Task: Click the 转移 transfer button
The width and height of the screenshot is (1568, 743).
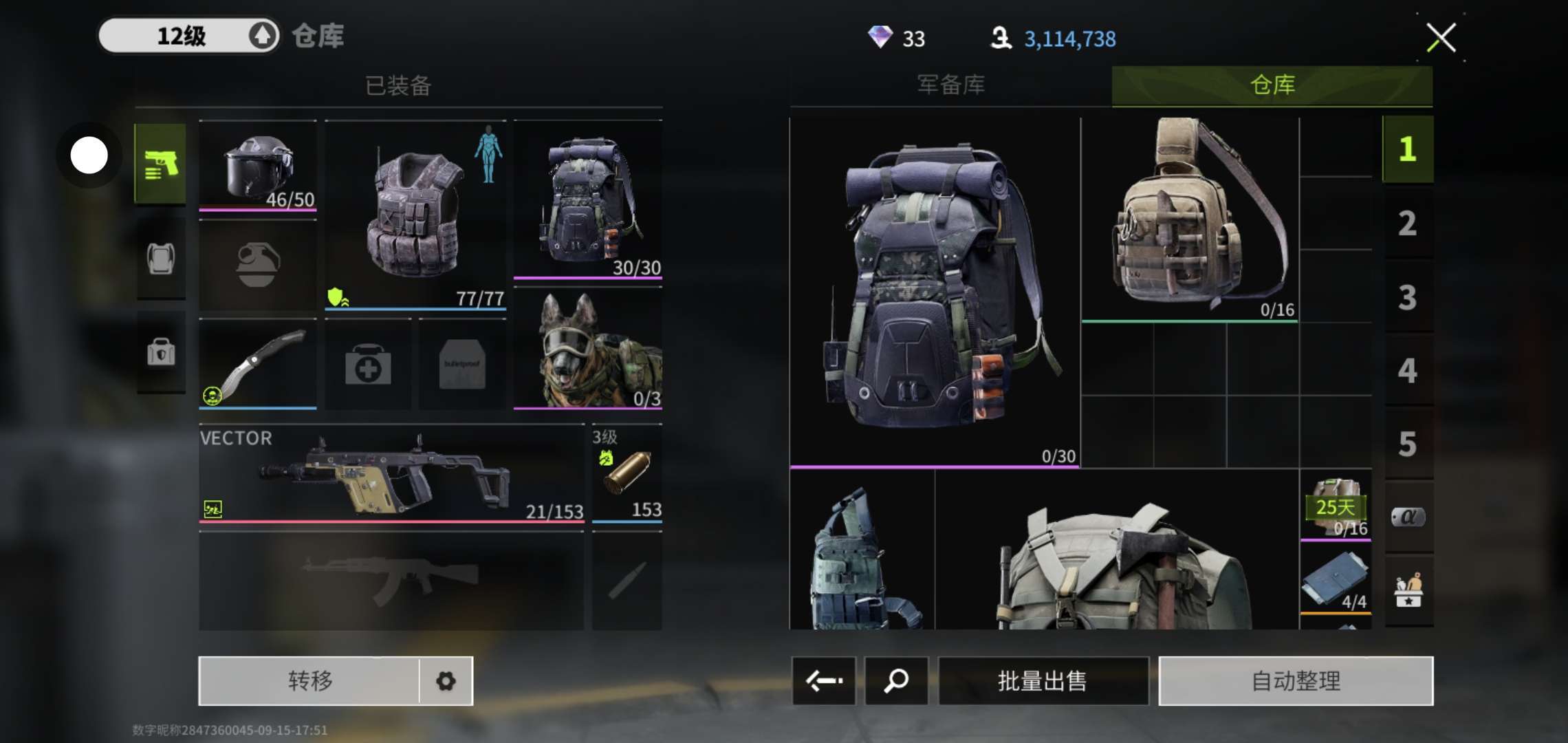Action: coord(309,681)
